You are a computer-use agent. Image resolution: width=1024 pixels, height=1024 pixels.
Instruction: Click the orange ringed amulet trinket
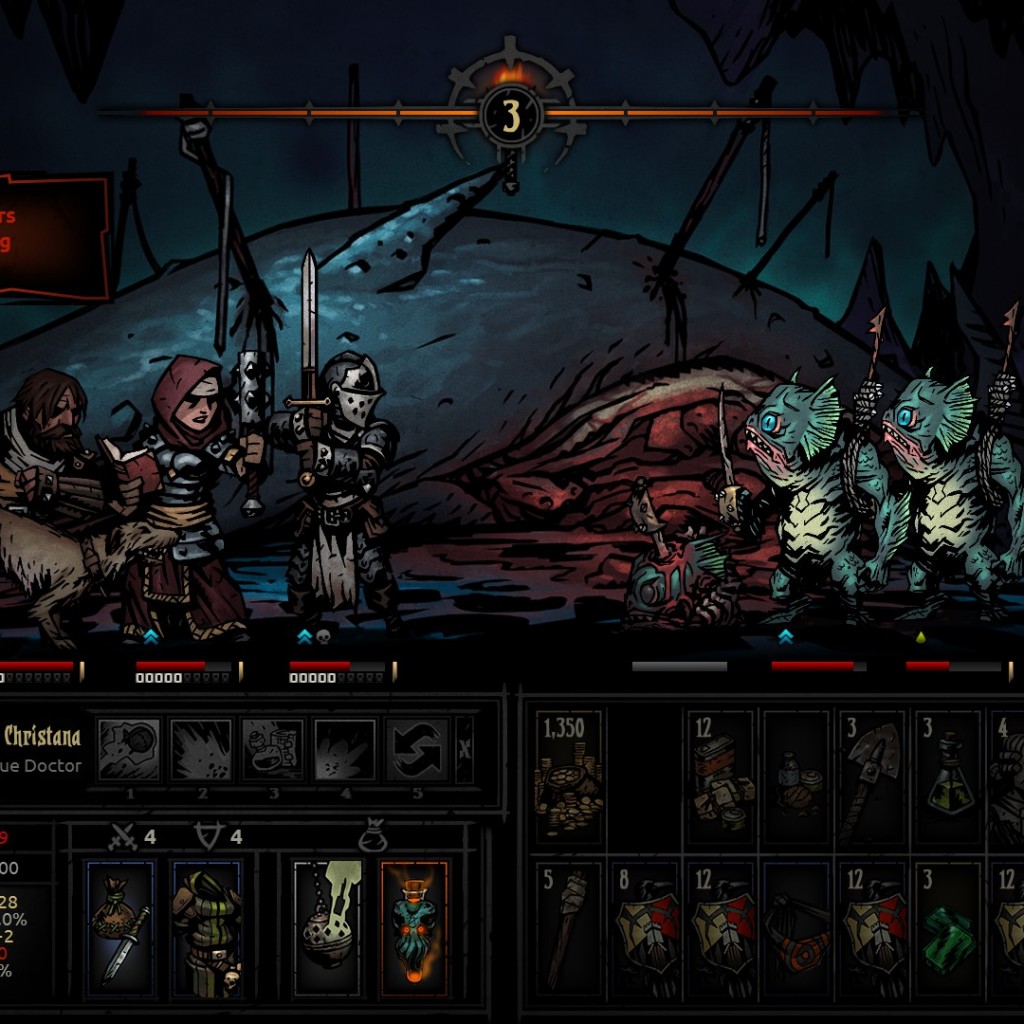[796, 929]
